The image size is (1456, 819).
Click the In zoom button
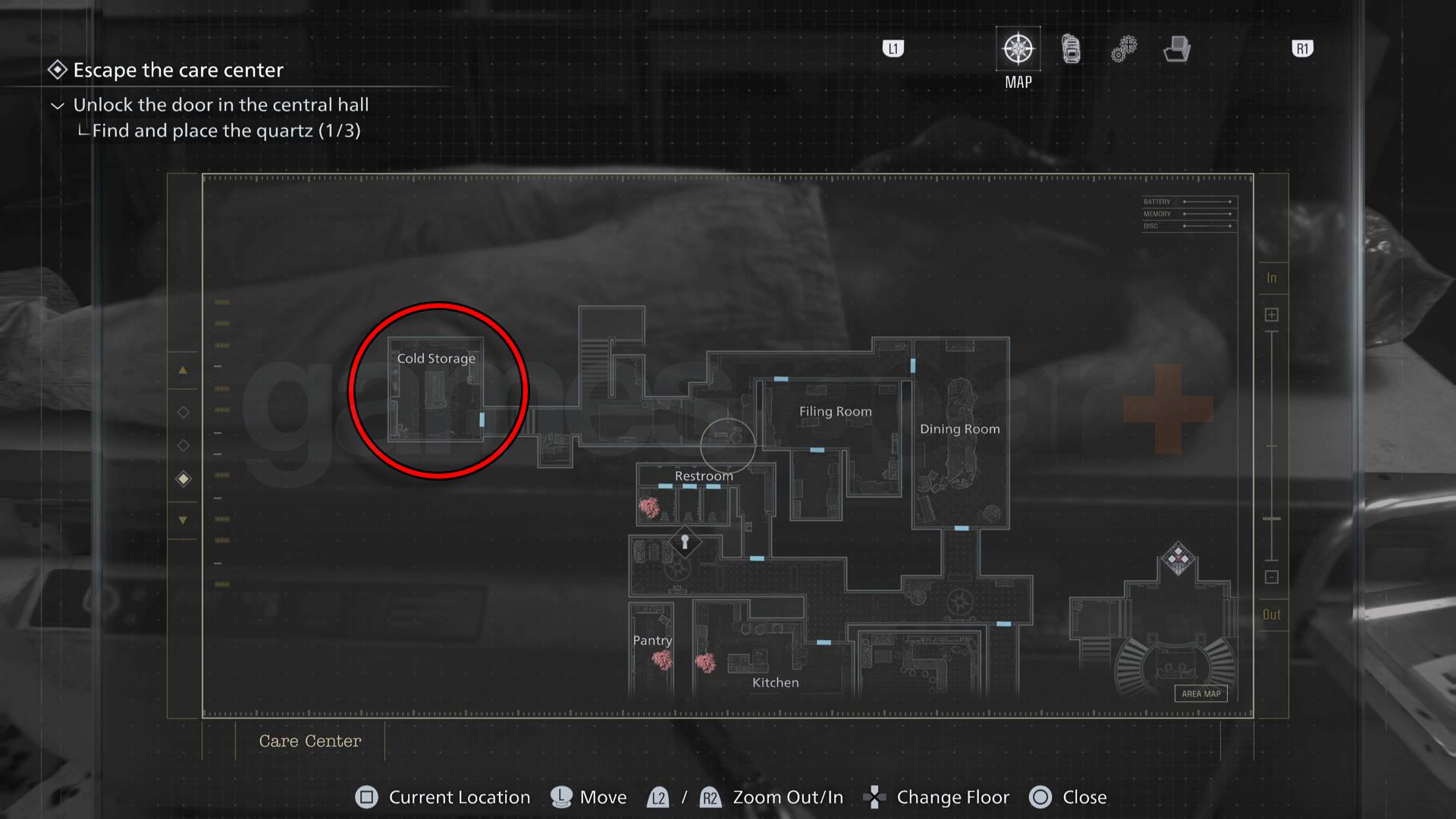click(1272, 278)
